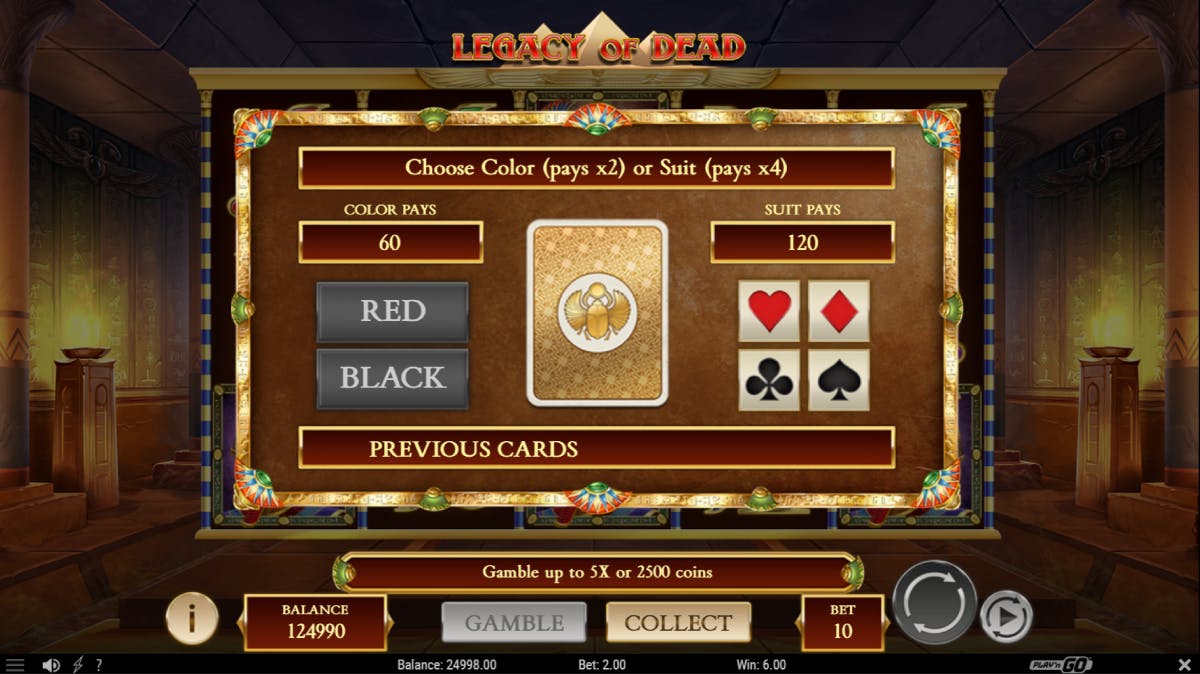Screen dimensions: 1200x674
Task: Start autoplay with the small play button
Action: (x=1004, y=617)
